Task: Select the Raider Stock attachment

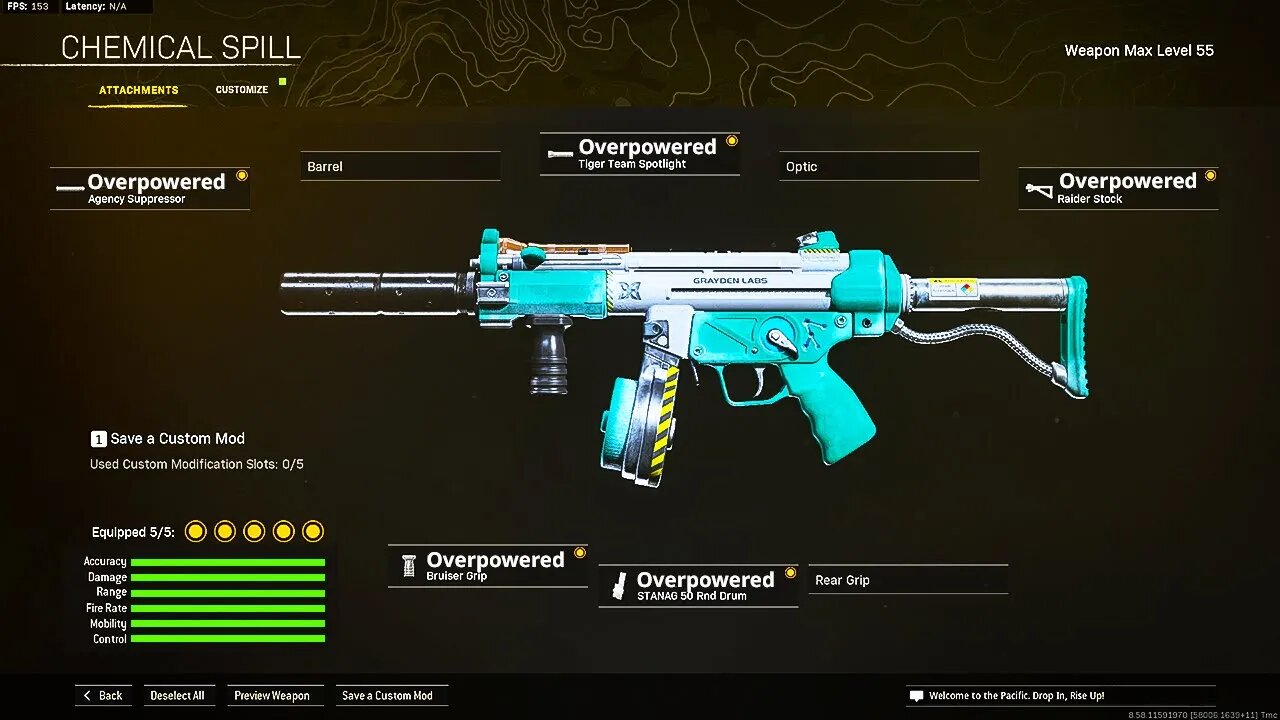Action: point(1117,188)
